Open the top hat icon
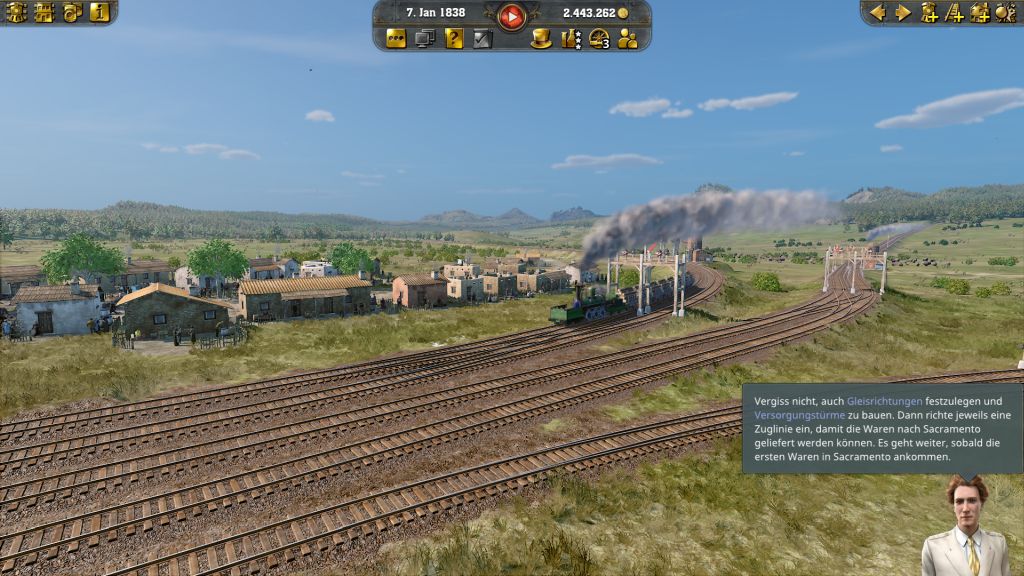This screenshot has height=576, width=1024. 541,39
